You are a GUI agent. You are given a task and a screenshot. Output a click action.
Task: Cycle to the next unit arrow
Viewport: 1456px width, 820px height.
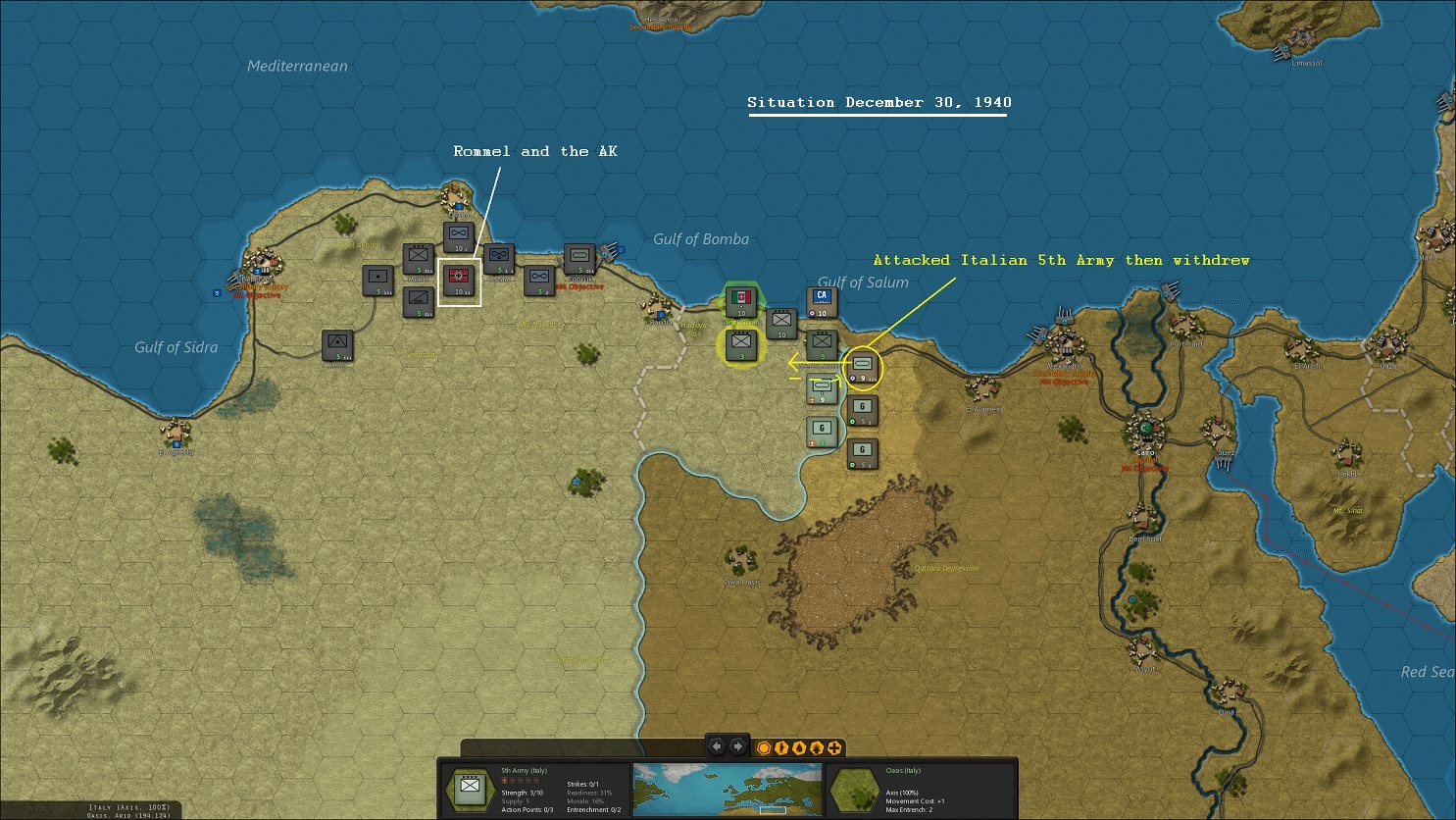coord(738,746)
